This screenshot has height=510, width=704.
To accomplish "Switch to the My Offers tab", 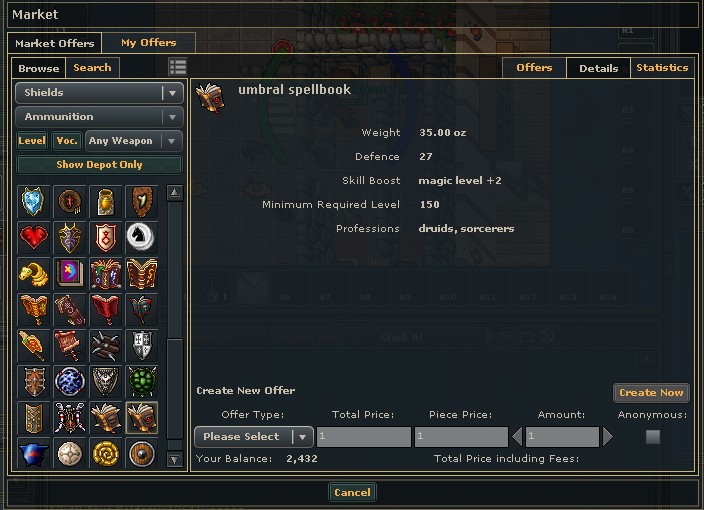I will [148, 43].
